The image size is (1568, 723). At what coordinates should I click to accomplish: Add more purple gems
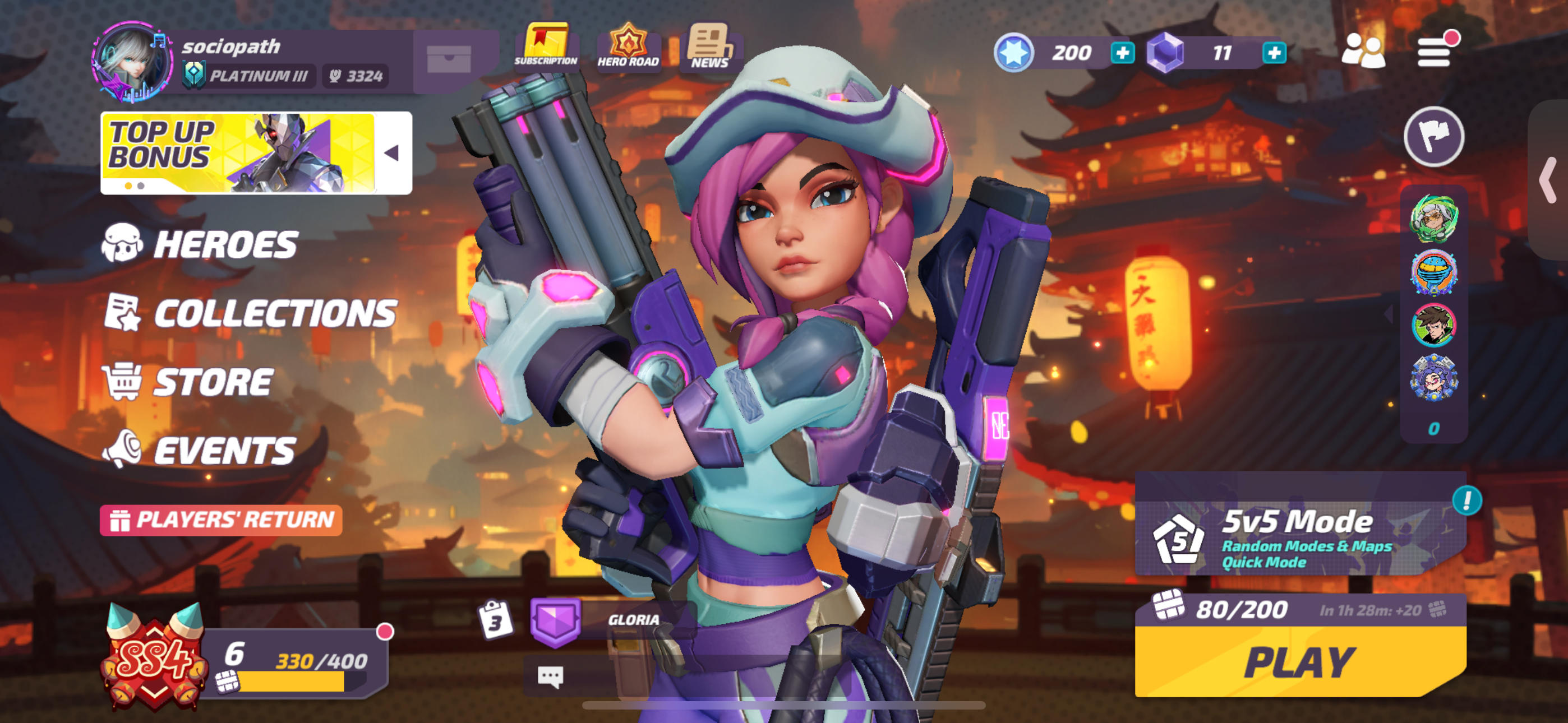pyautogui.click(x=1274, y=53)
